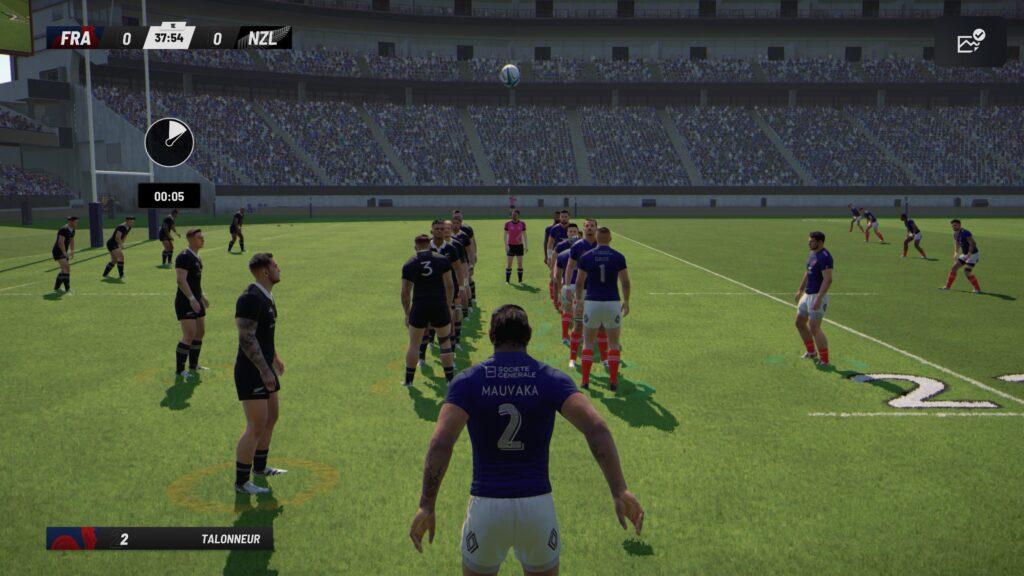The height and width of the screenshot is (576, 1024).
Task: Open the pitch minimap in the corner
Action: 15,25
